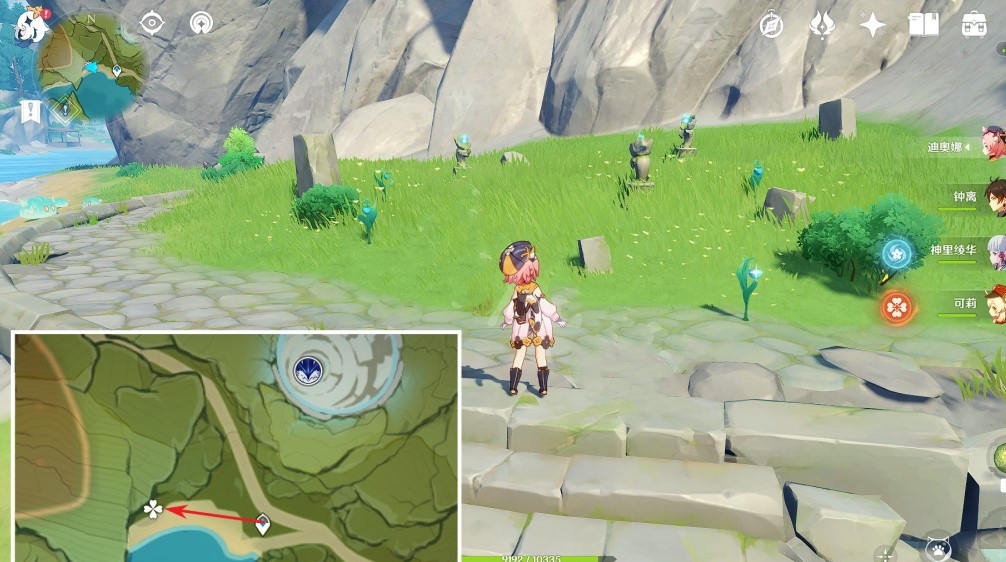Click the signal-arc icon beside the eye
Image resolution: width=1006 pixels, height=562 pixels.
pyautogui.click(x=200, y=23)
